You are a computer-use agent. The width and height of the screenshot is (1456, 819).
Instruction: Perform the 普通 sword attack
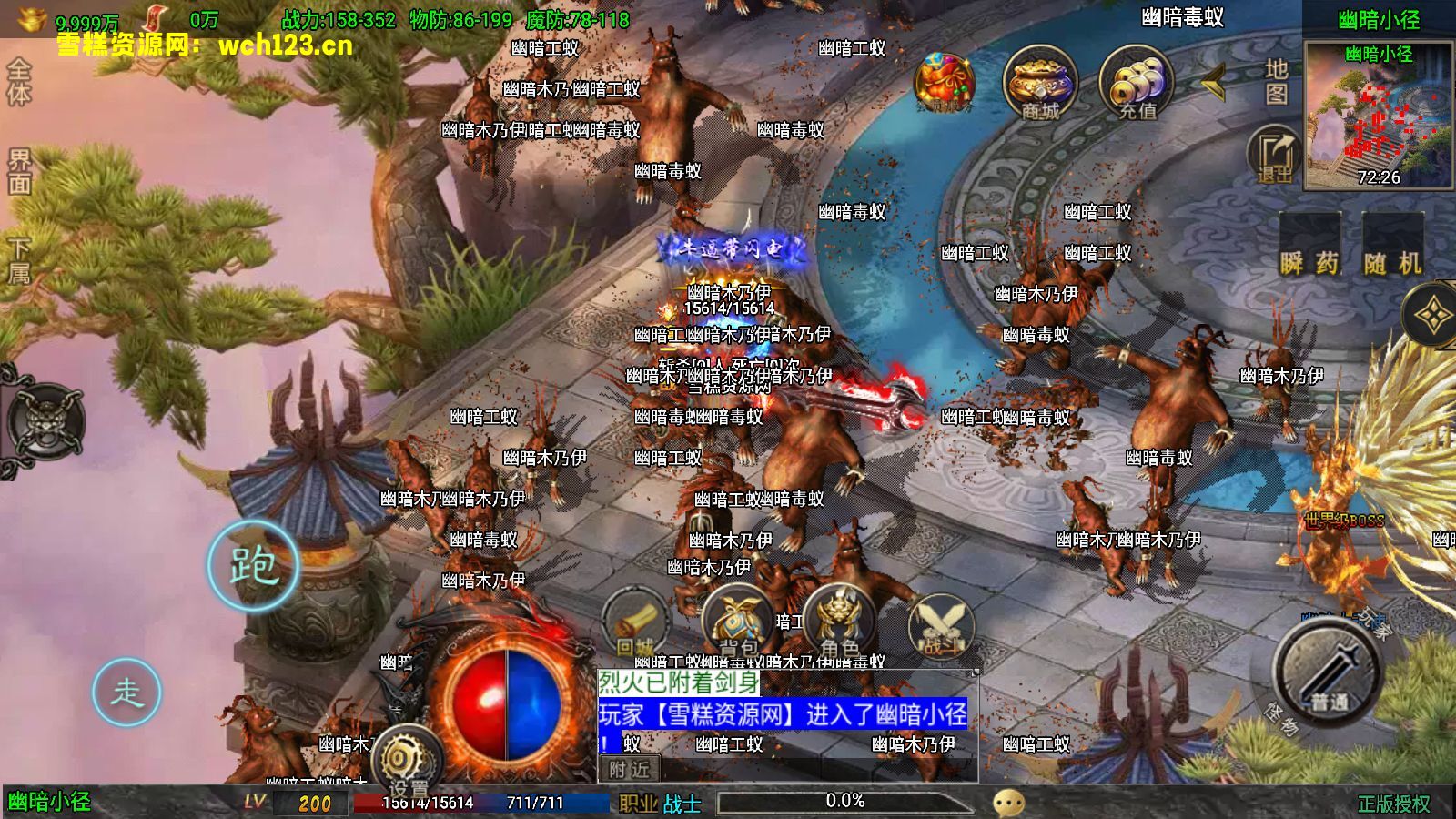[1327, 672]
